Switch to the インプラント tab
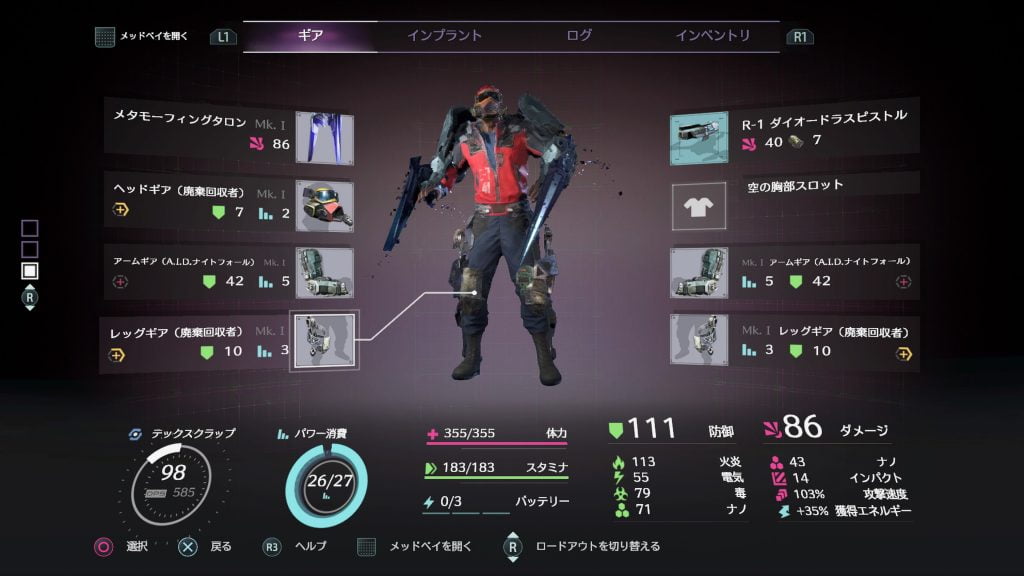Image resolution: width=1024 pixels, height=576 pixels. point(444,36)
